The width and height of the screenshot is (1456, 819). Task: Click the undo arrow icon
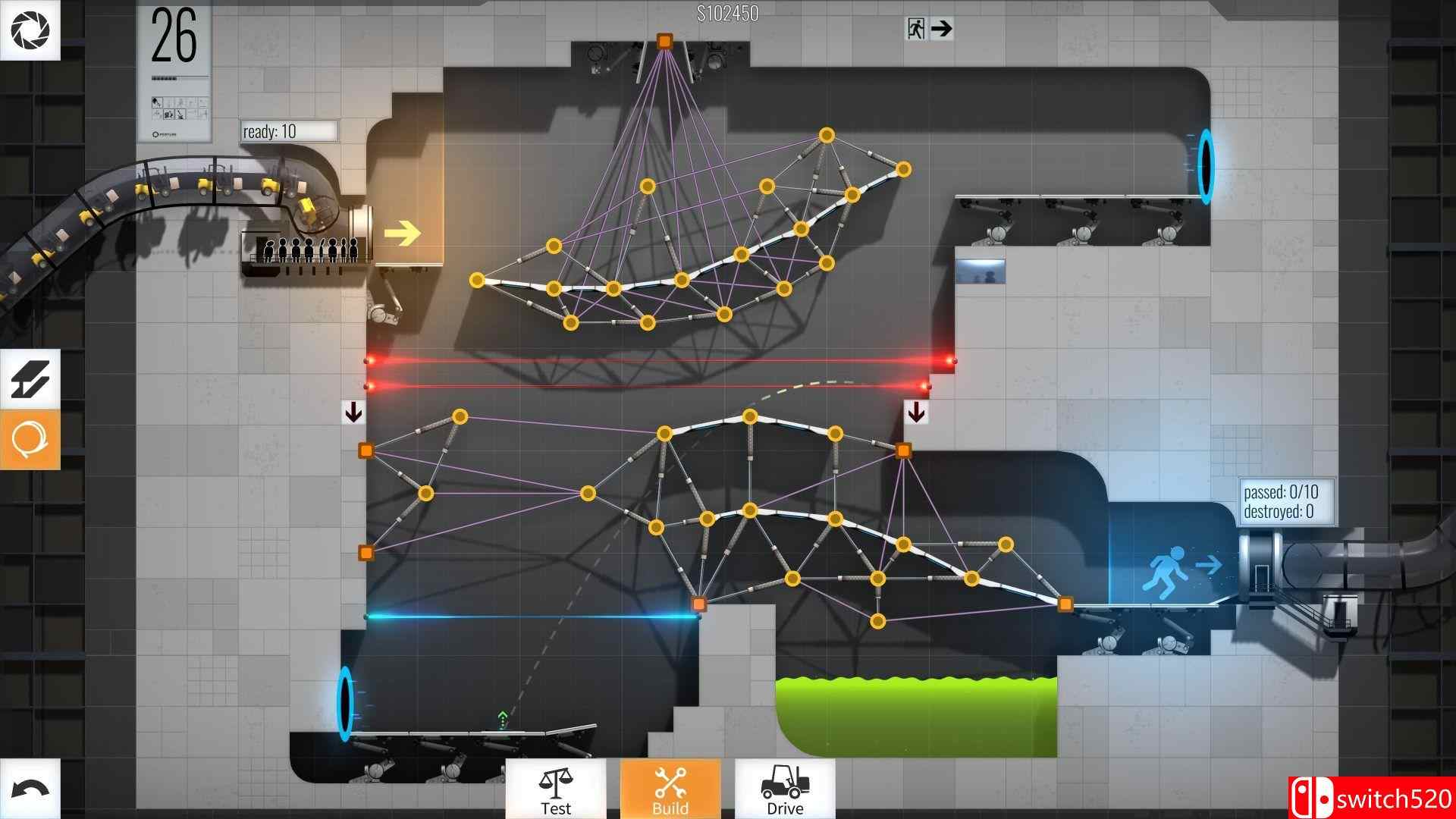click(30, 789)
